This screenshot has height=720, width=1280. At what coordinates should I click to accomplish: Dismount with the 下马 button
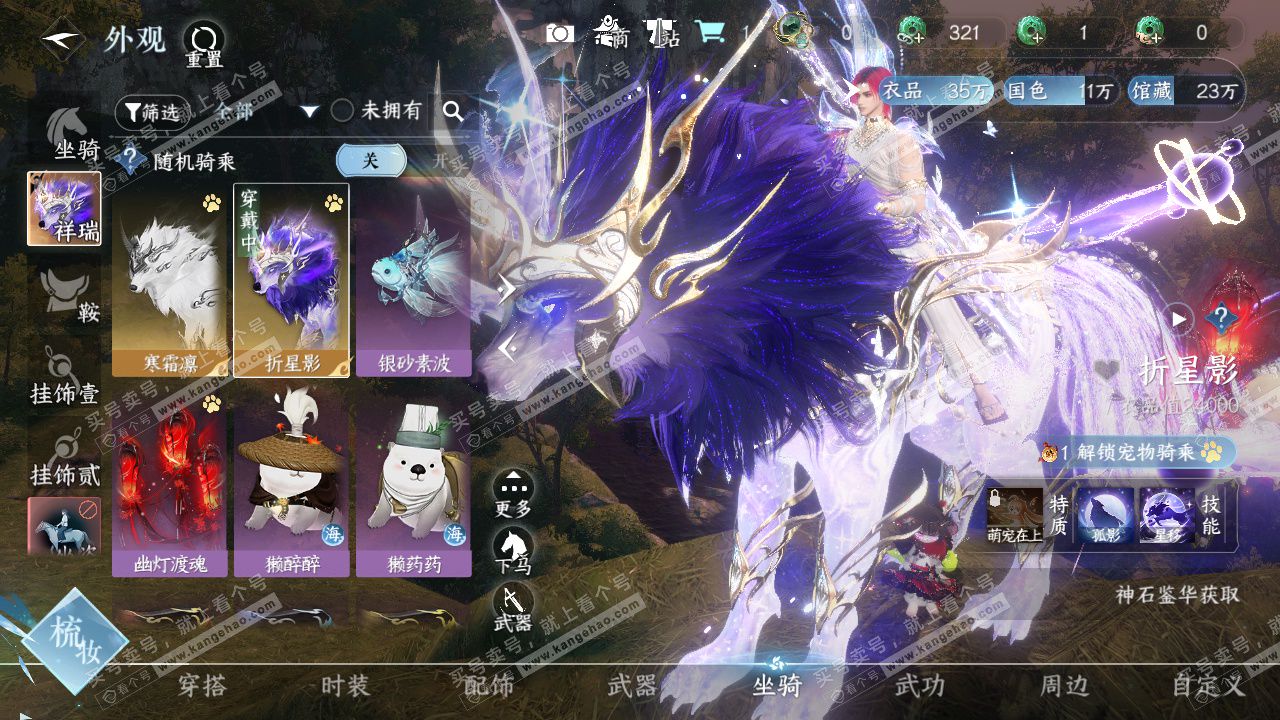click(x=513, y=551)
